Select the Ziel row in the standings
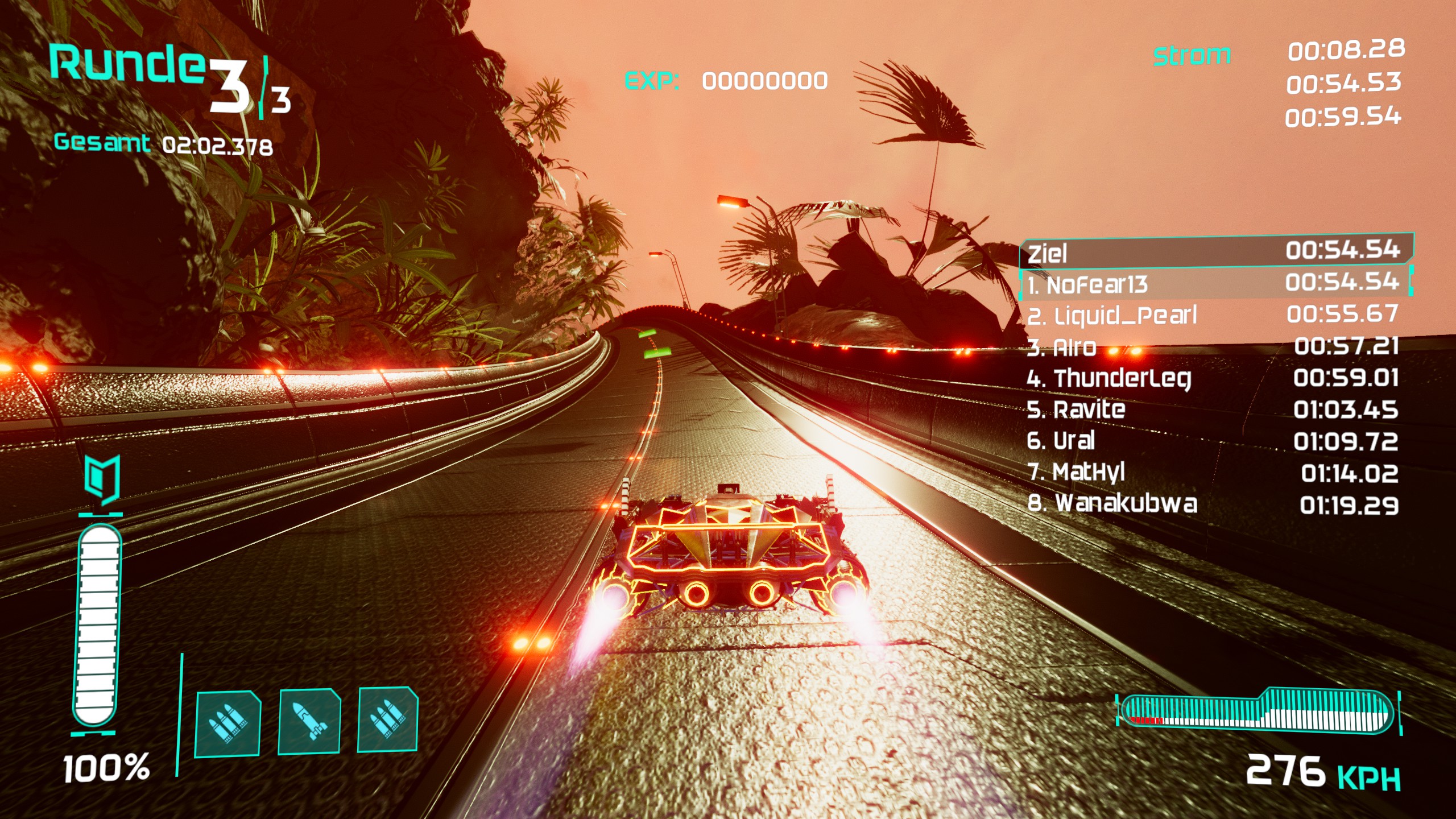Viewport: 1456px width, 819px height. pos(1215,251)
